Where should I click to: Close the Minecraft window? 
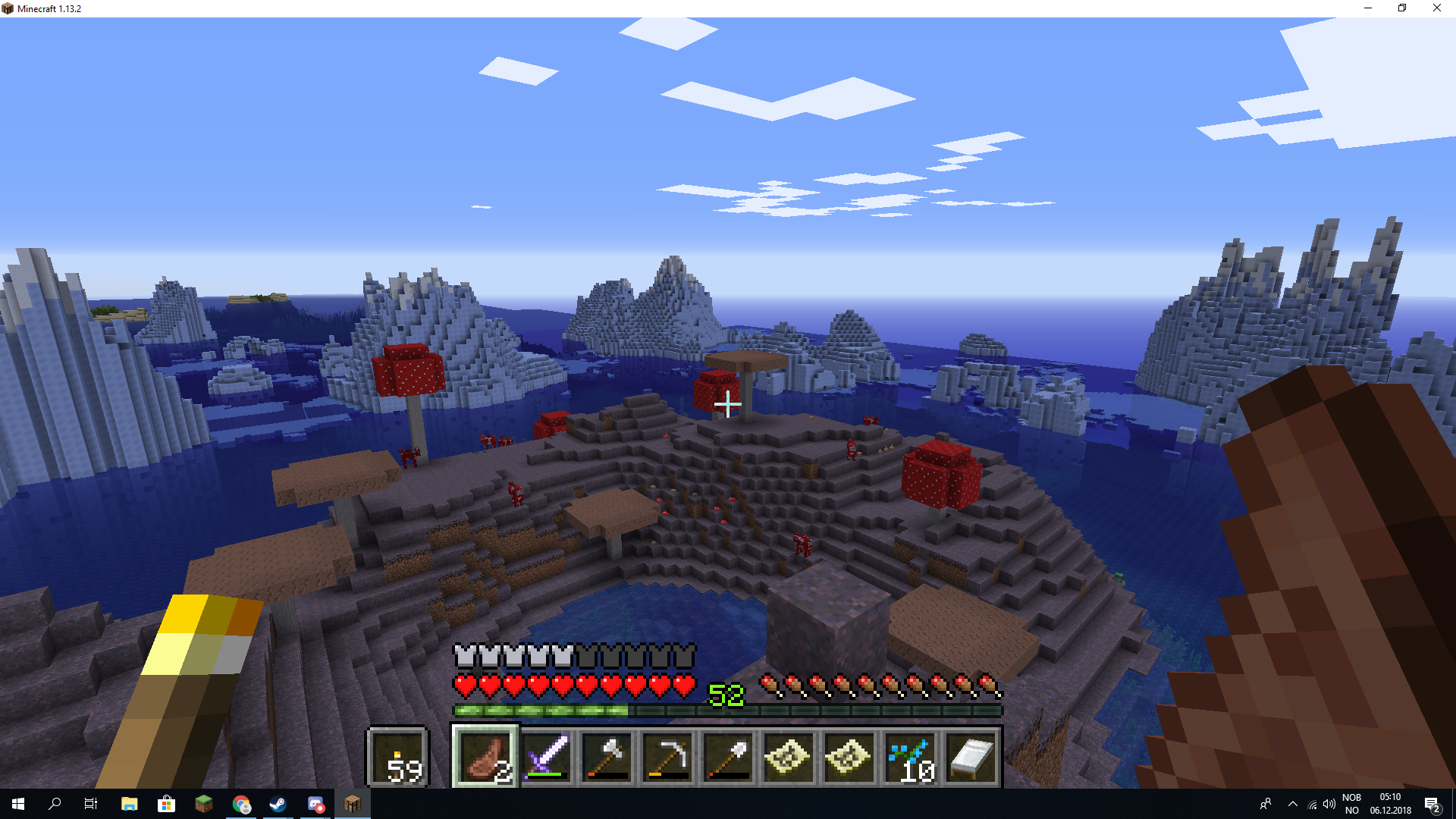click(x=1437, y=8)
